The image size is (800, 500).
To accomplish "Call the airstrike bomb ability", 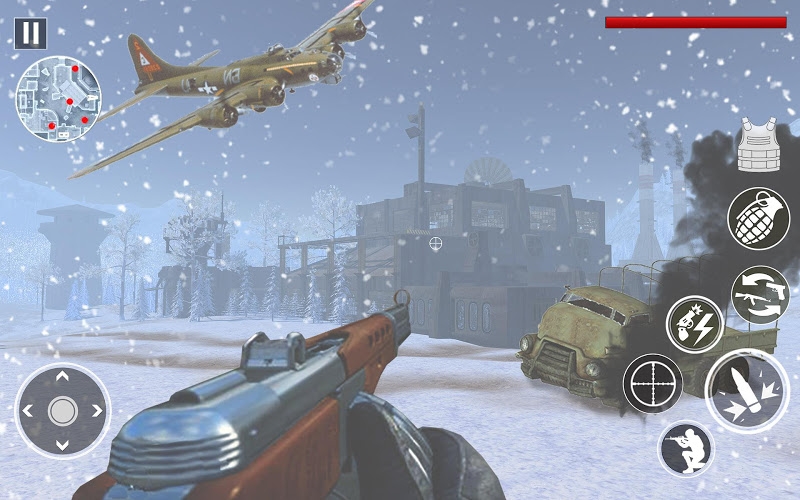I will 695,323.
